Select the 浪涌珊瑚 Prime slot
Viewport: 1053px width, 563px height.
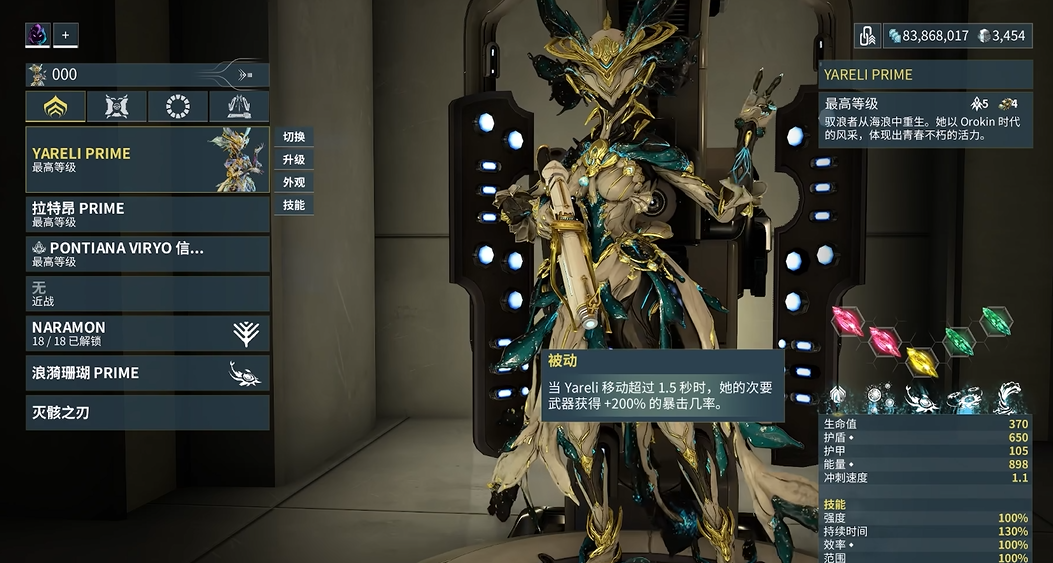(x=147, y=373)
